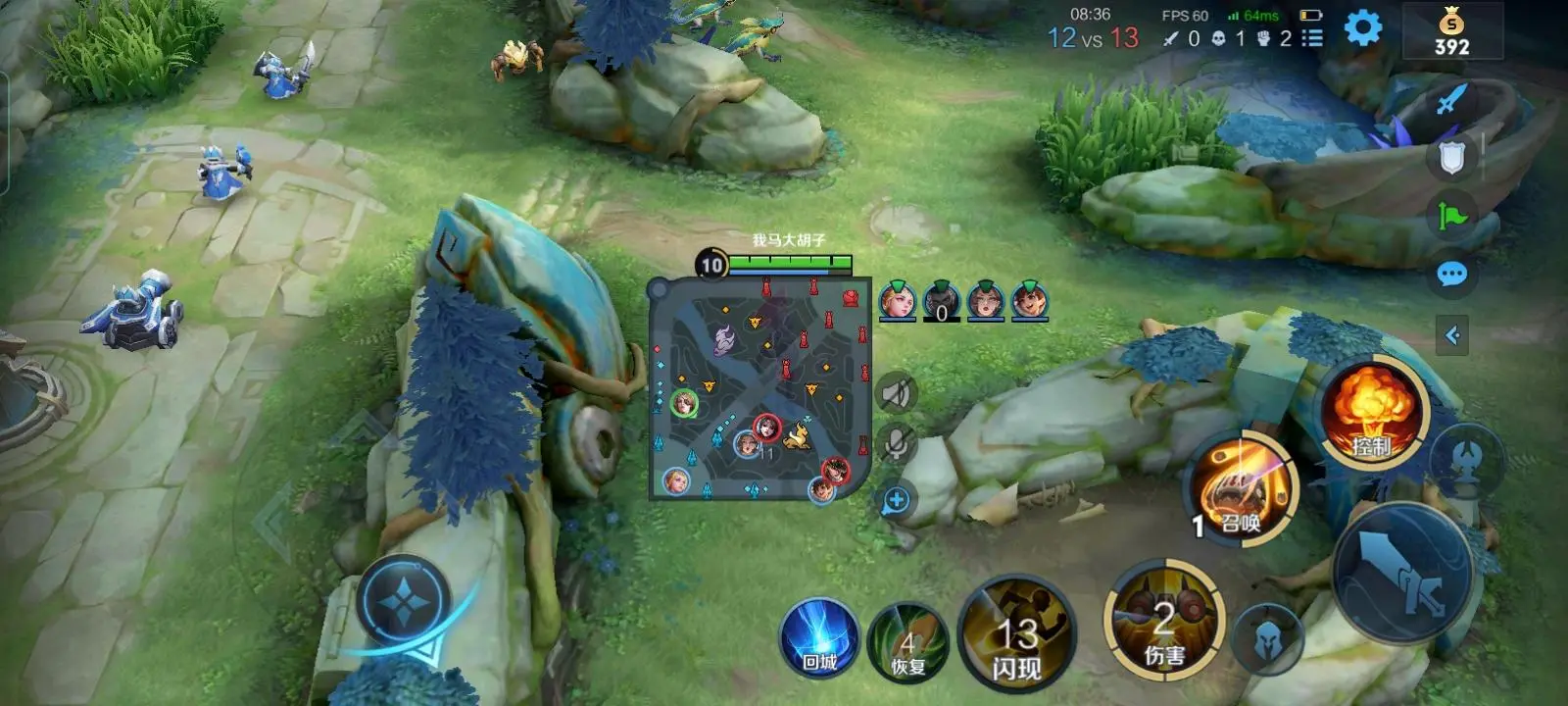The image size is (1568, 706).
Task: Toggle the speaker mute icon
Action: point(896,393)
